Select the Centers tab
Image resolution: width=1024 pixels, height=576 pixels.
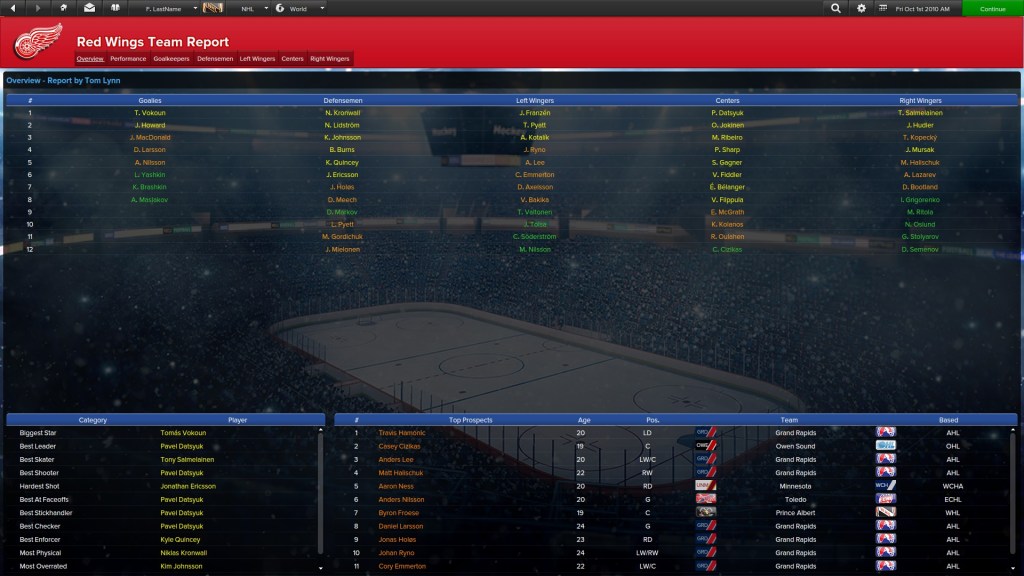pyautogui.click(x=292, y=59)
